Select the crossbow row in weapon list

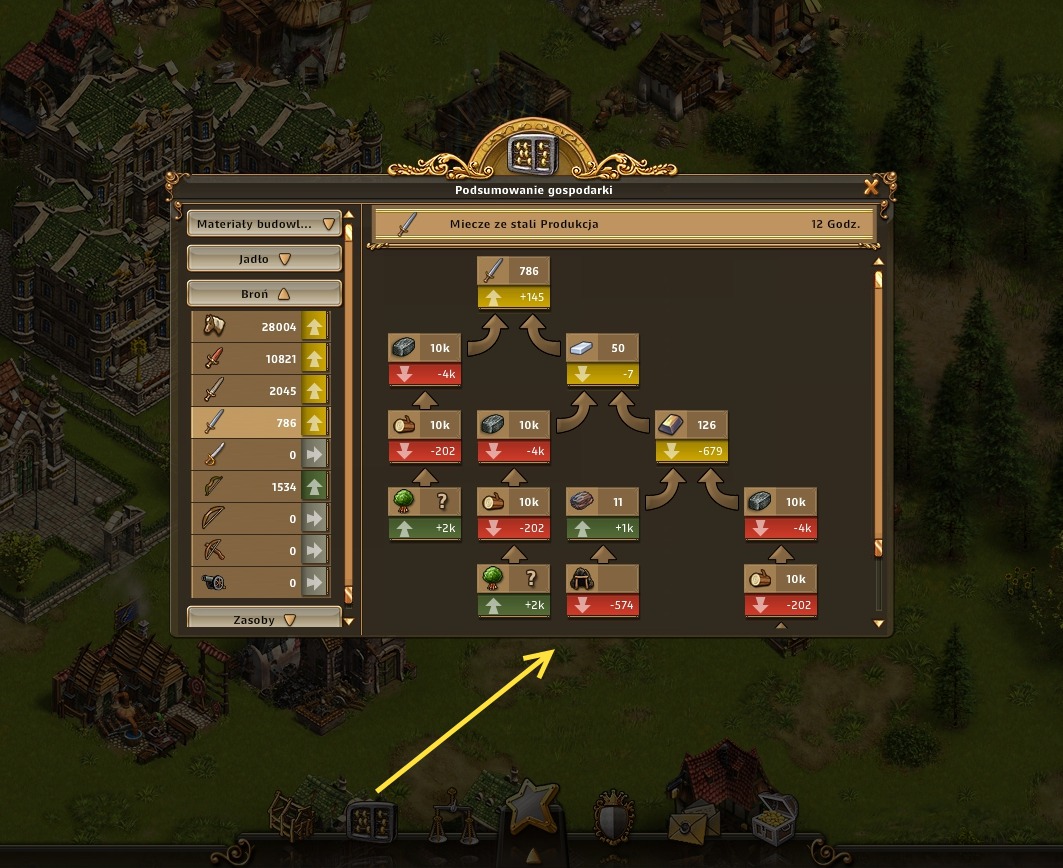260,551
